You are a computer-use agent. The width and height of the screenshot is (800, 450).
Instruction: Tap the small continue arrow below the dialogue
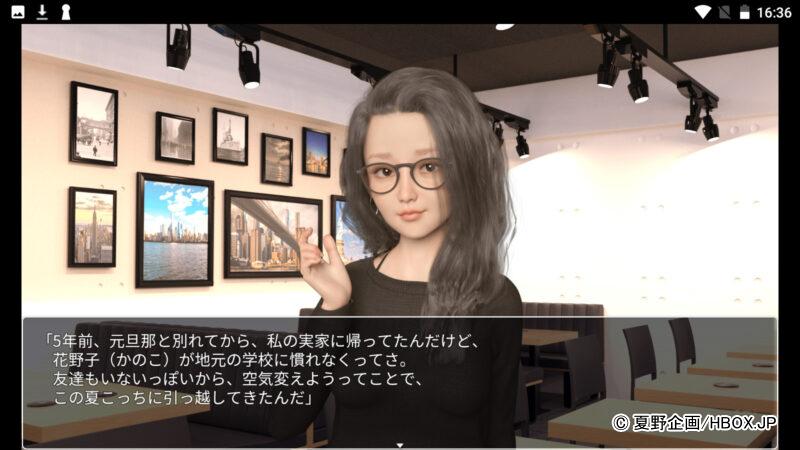tap(400, 444)
